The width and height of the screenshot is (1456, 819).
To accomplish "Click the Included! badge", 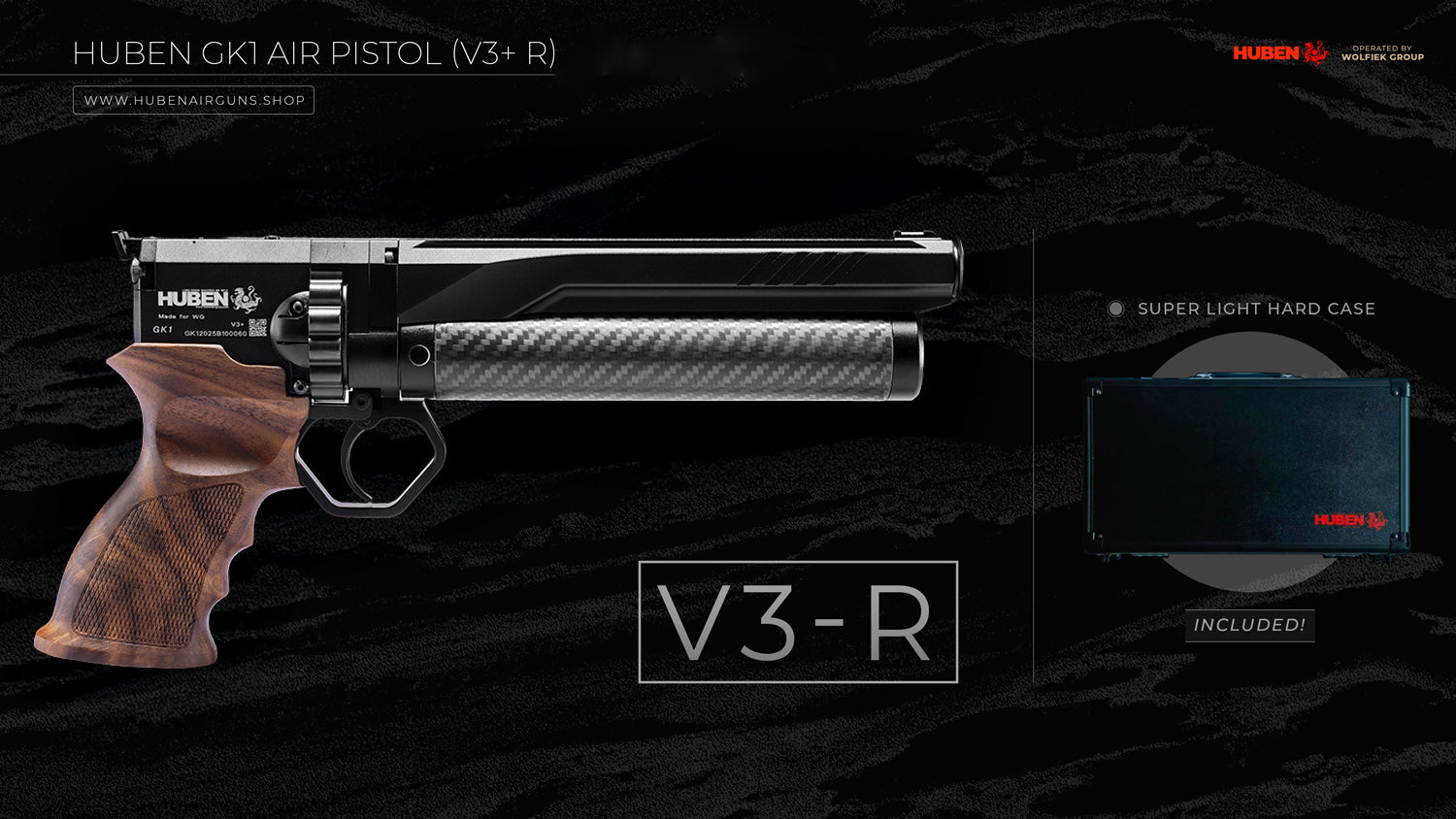I will tap(1249, 625).
